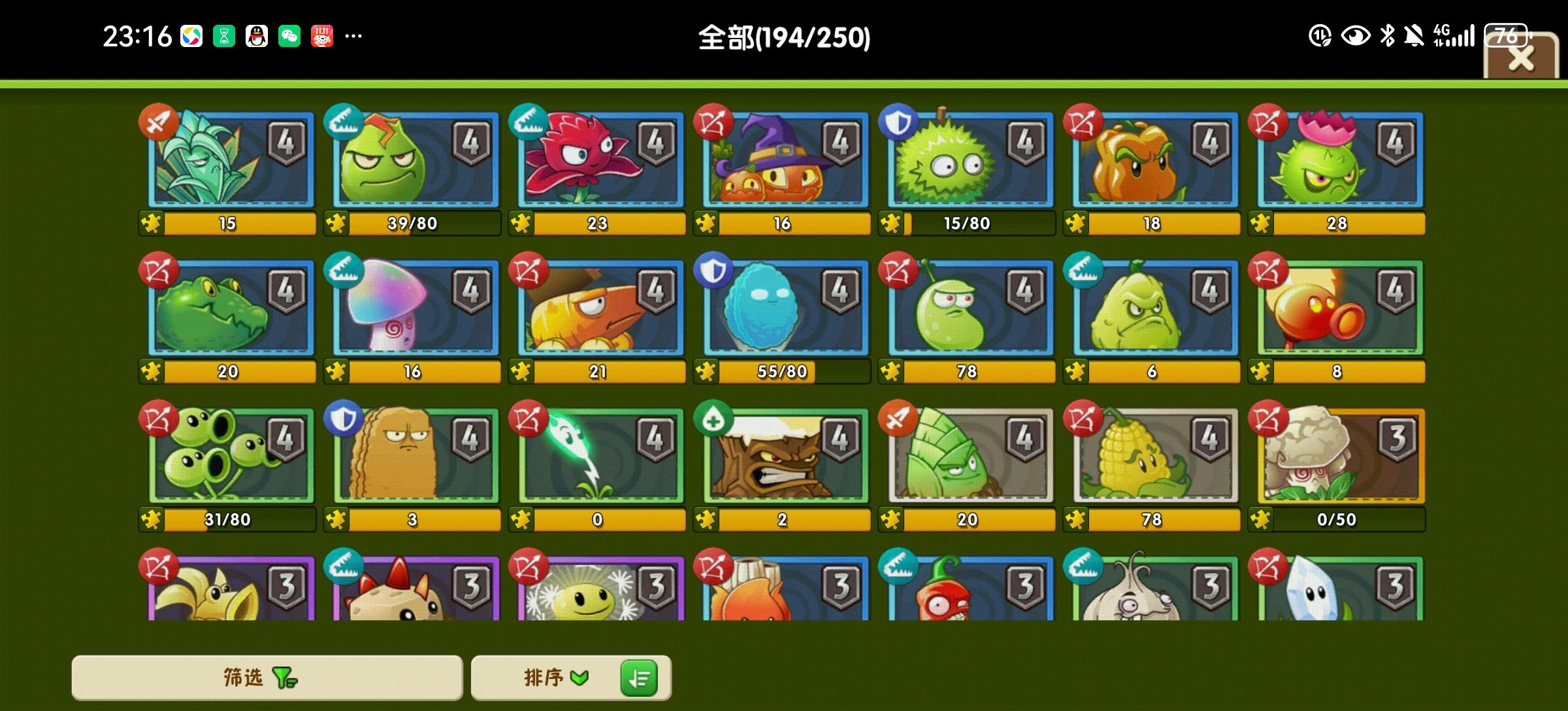Expand the ··· overflow in the status bar
Viewport: 1568px width, 711px height.
pyautogui.click(x=353, y=36)
